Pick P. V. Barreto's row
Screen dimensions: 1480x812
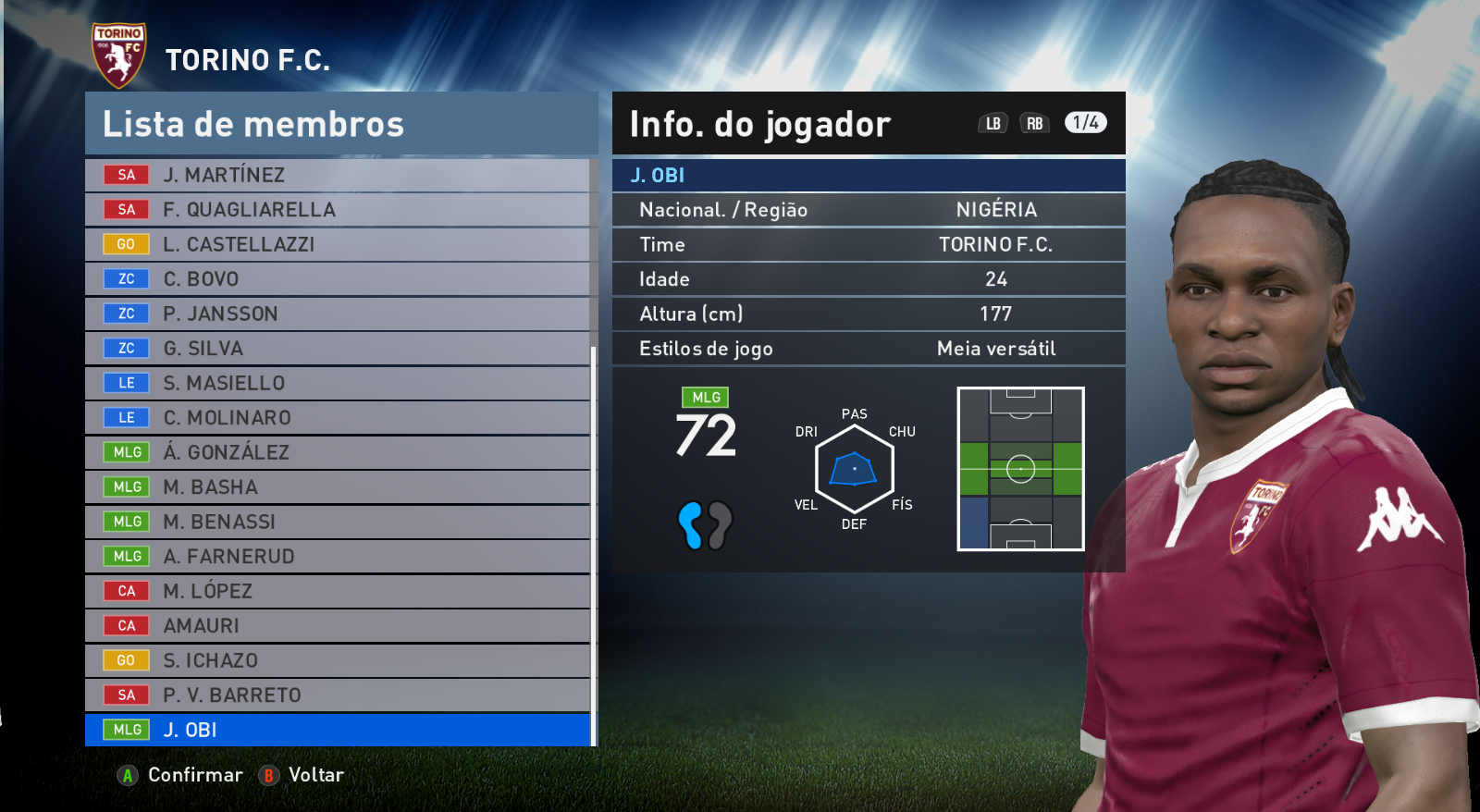[x=337, y=695]
